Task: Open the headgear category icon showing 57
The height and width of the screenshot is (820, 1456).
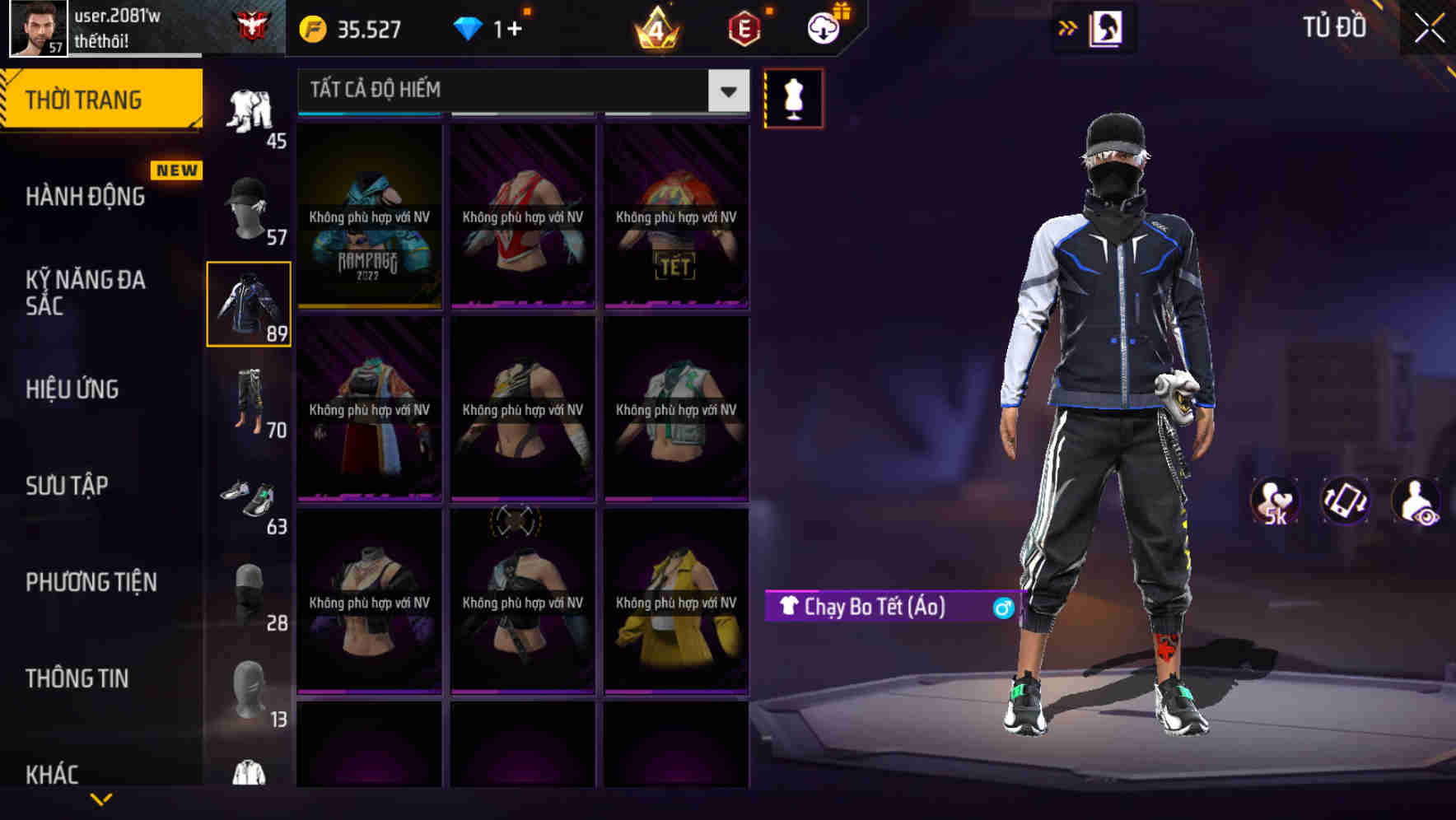Action: click(x=249, y=206)
